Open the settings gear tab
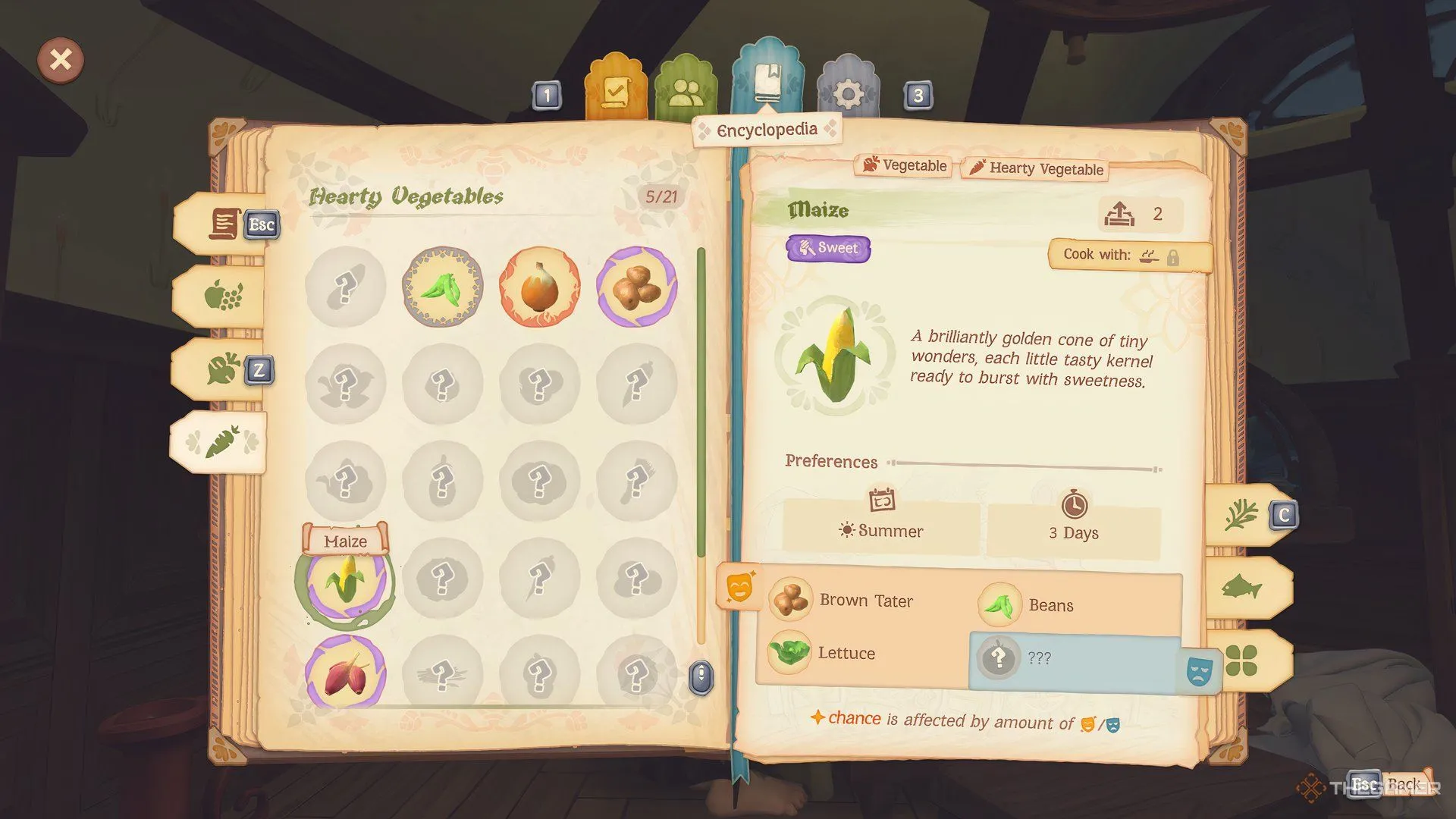The width and height of the screenshot is (1456, 819). click(848, 94)
